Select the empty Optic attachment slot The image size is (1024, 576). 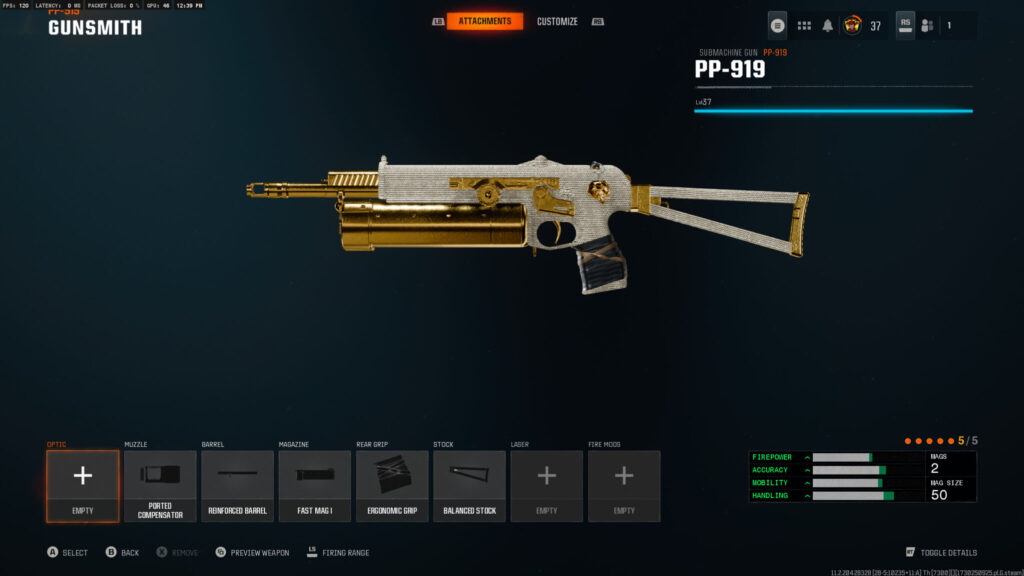click(x=82, y=486)
